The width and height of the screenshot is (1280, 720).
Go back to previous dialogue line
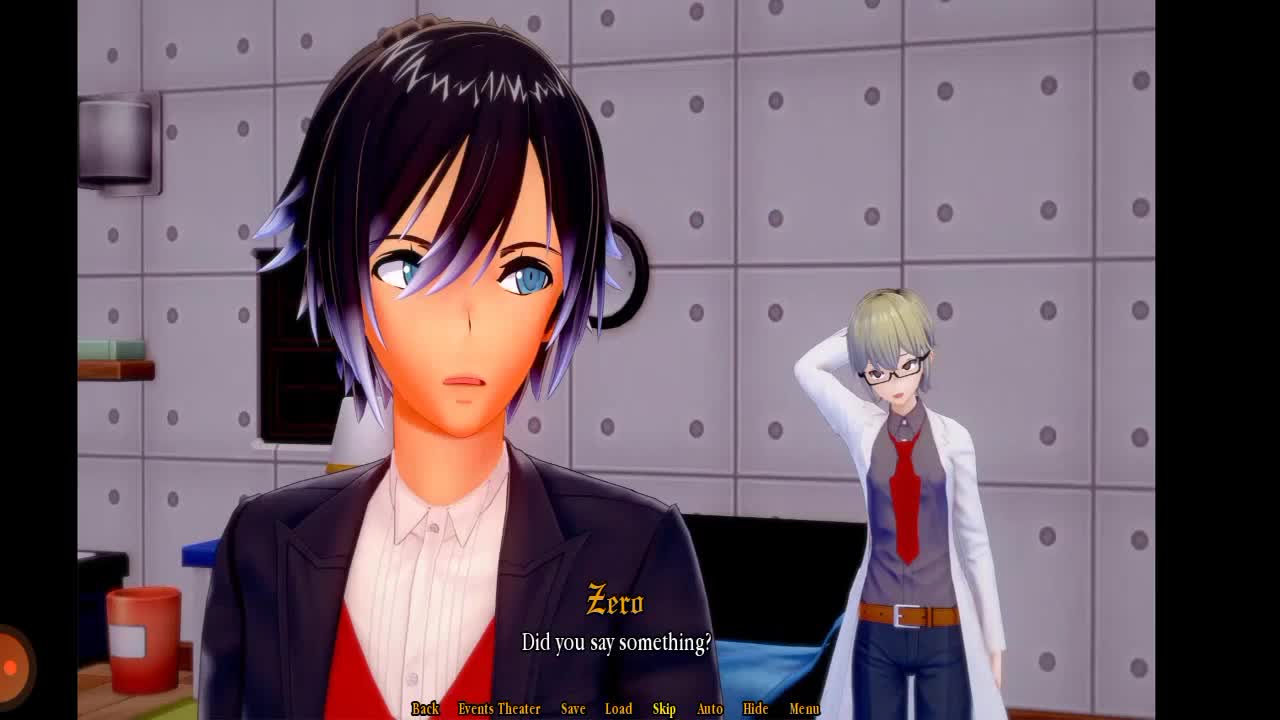[425, 709]
